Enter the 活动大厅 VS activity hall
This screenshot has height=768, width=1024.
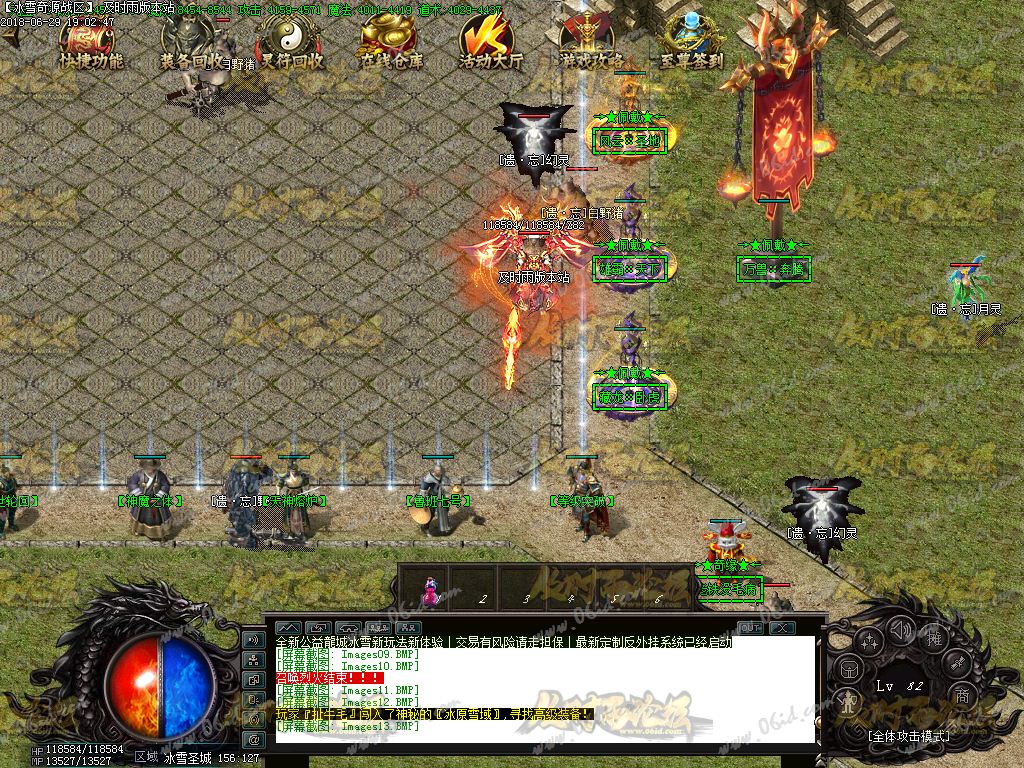pyautogui.click(x=491, y=44)
